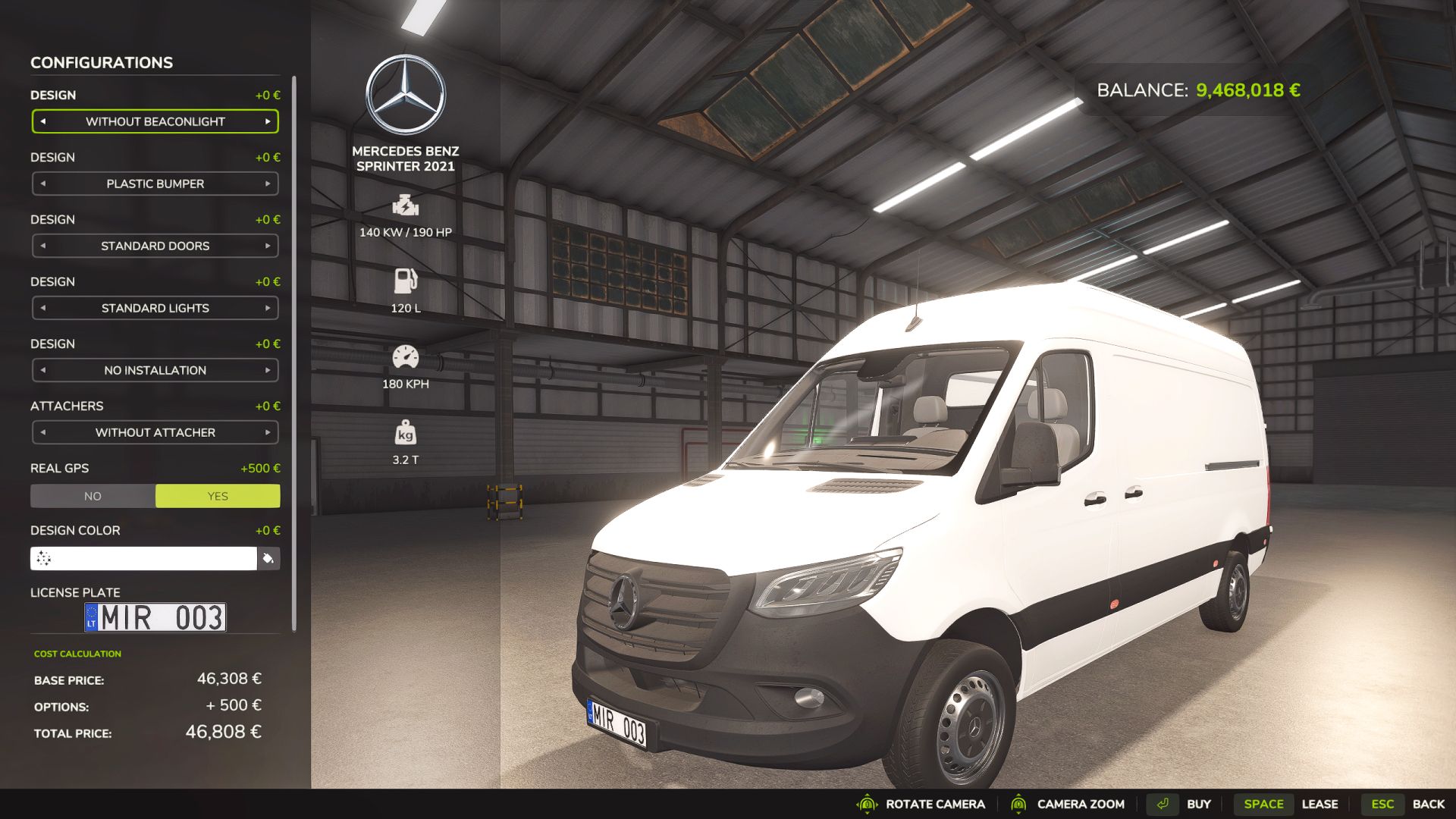
Task: Expand the Without Attacher selection forward
Action: (x=267, y=432)
